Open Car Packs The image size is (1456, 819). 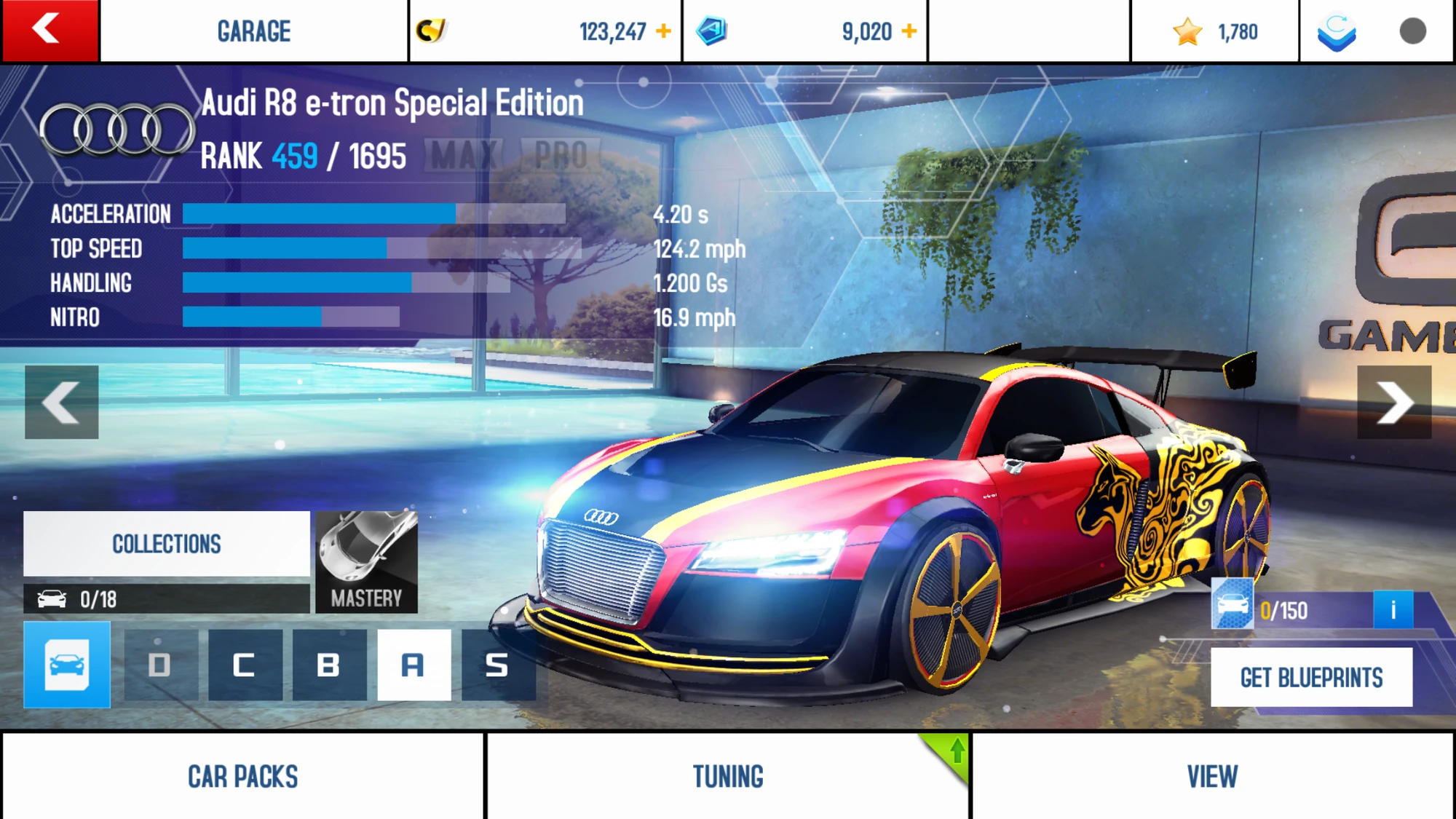click(242, 776)
